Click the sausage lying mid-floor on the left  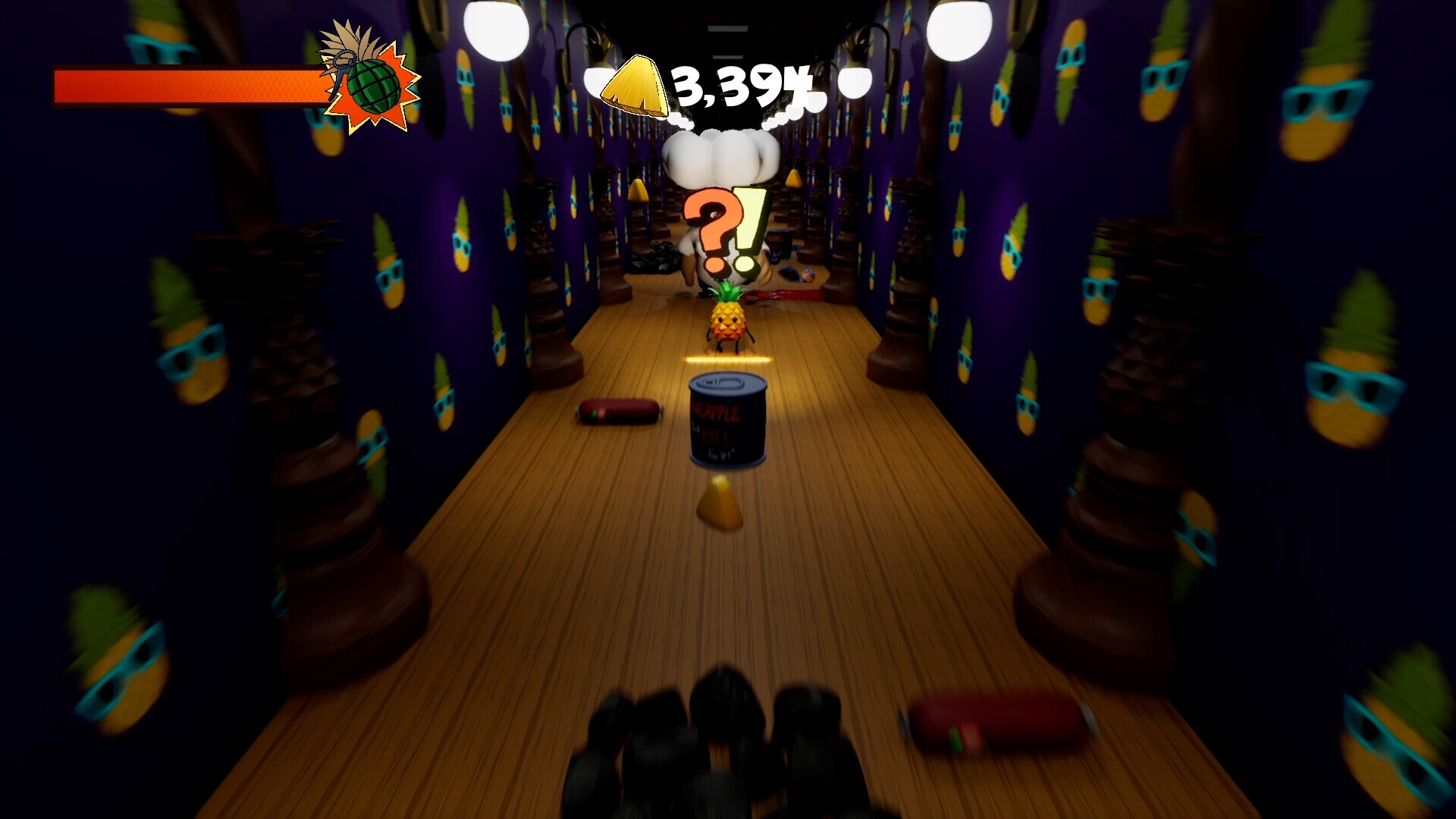pos(616,413)
